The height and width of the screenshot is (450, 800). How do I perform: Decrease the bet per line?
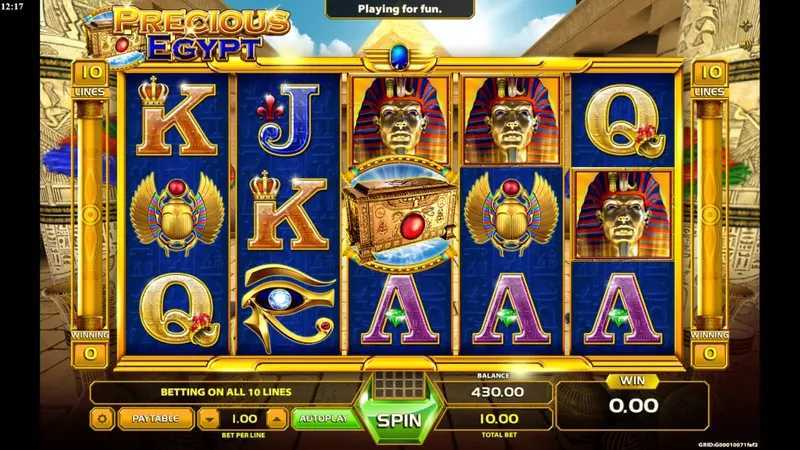pos(211,418)
